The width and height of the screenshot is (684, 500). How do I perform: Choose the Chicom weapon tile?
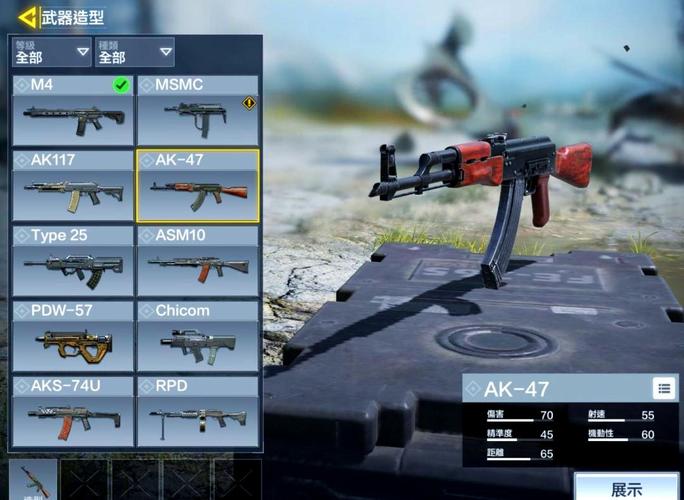click(197, 336)
